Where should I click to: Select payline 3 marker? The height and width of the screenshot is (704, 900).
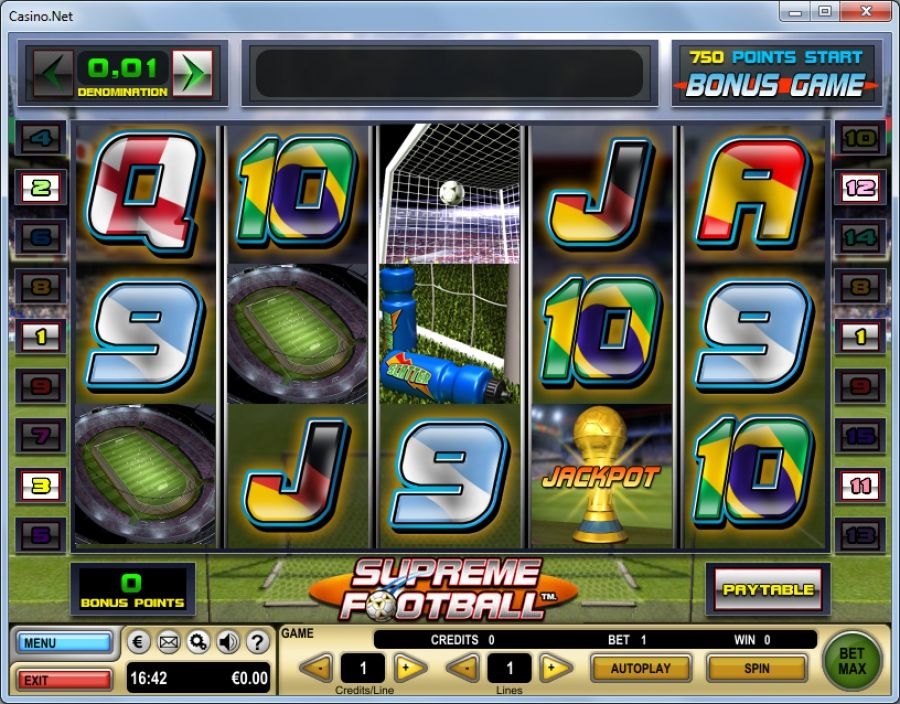point(41,486)
